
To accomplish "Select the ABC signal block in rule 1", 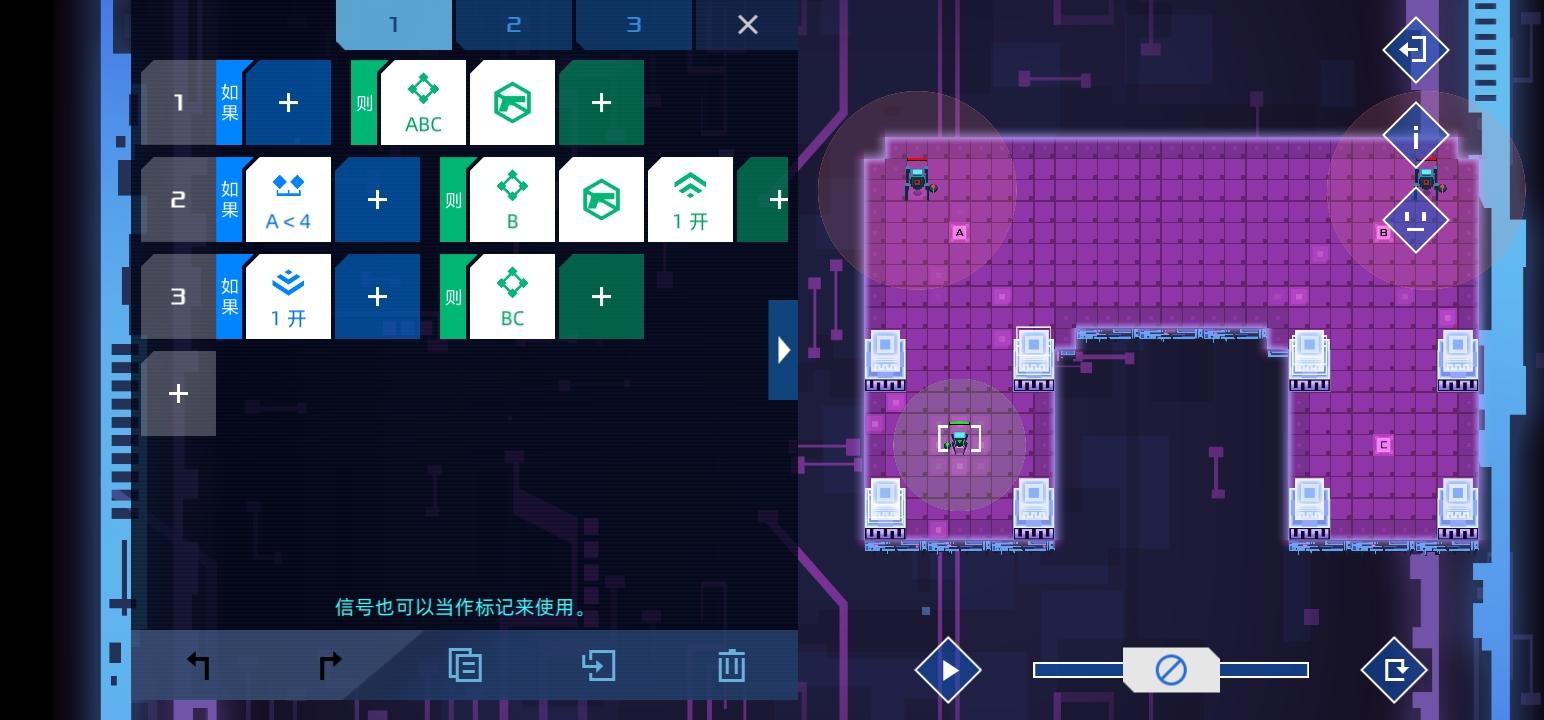I will click(x=423, y=101).
